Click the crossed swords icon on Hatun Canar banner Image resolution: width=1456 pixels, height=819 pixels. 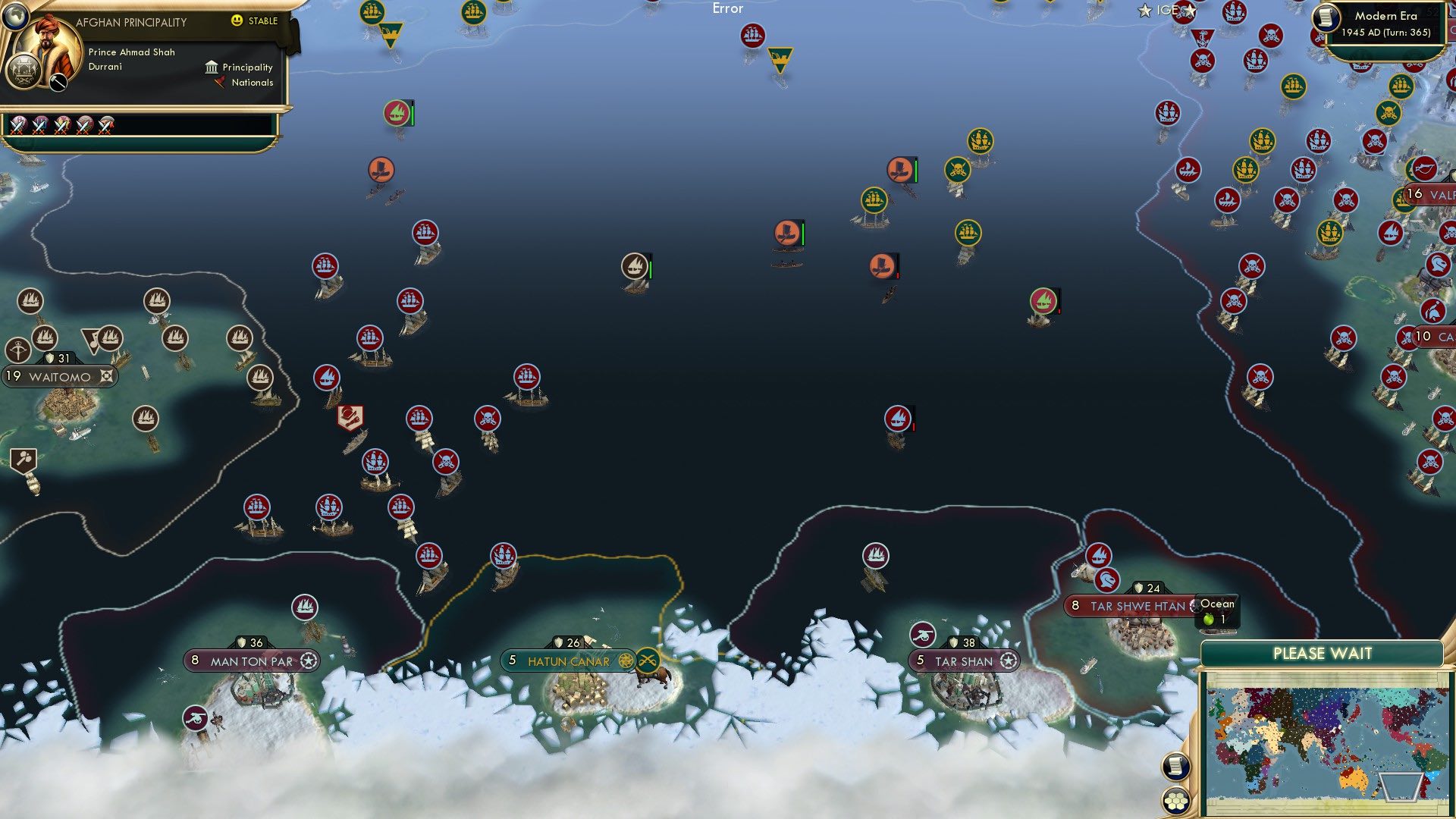(x=647, y=661)
